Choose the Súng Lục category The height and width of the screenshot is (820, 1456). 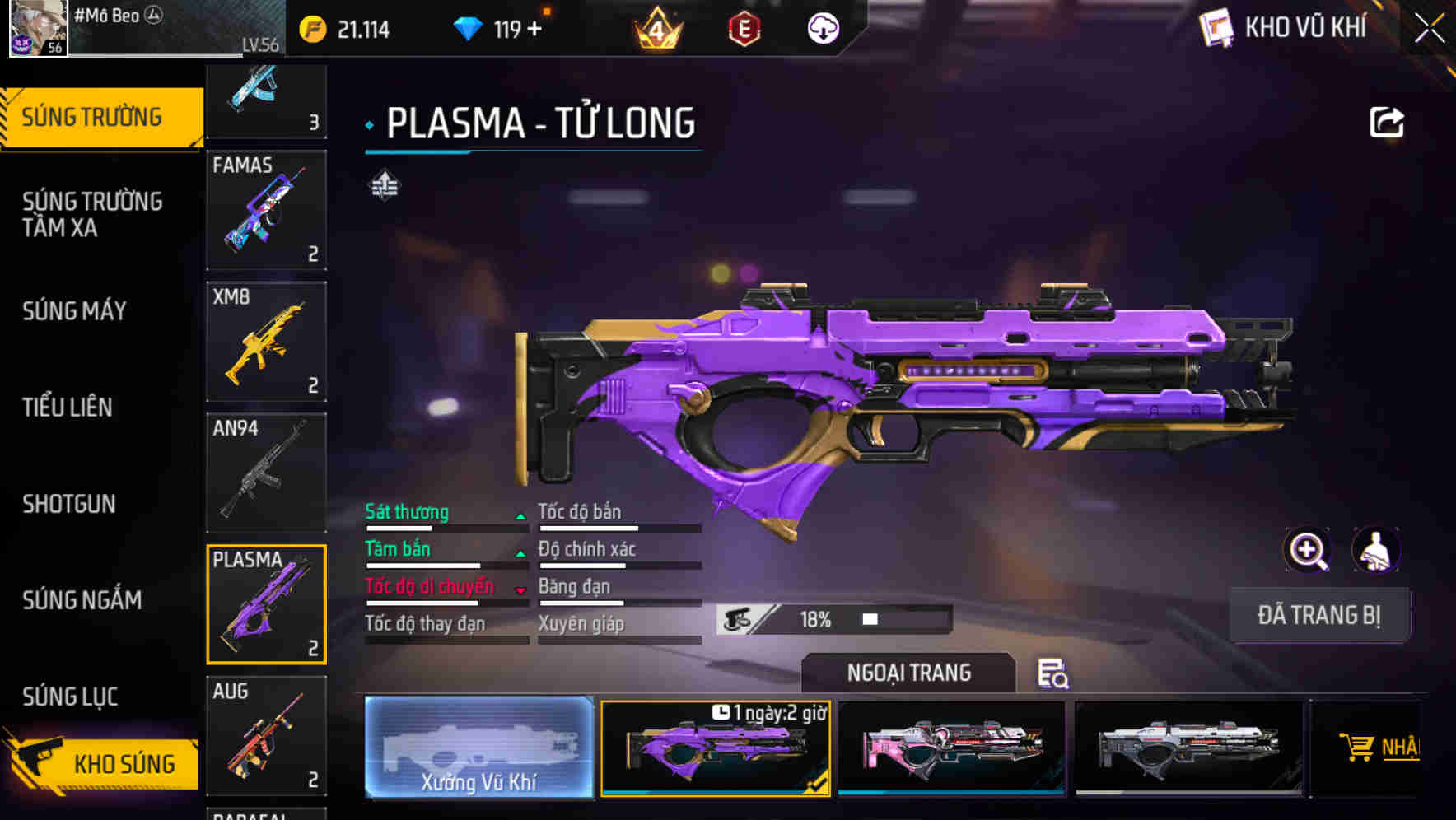coord(70,697)
